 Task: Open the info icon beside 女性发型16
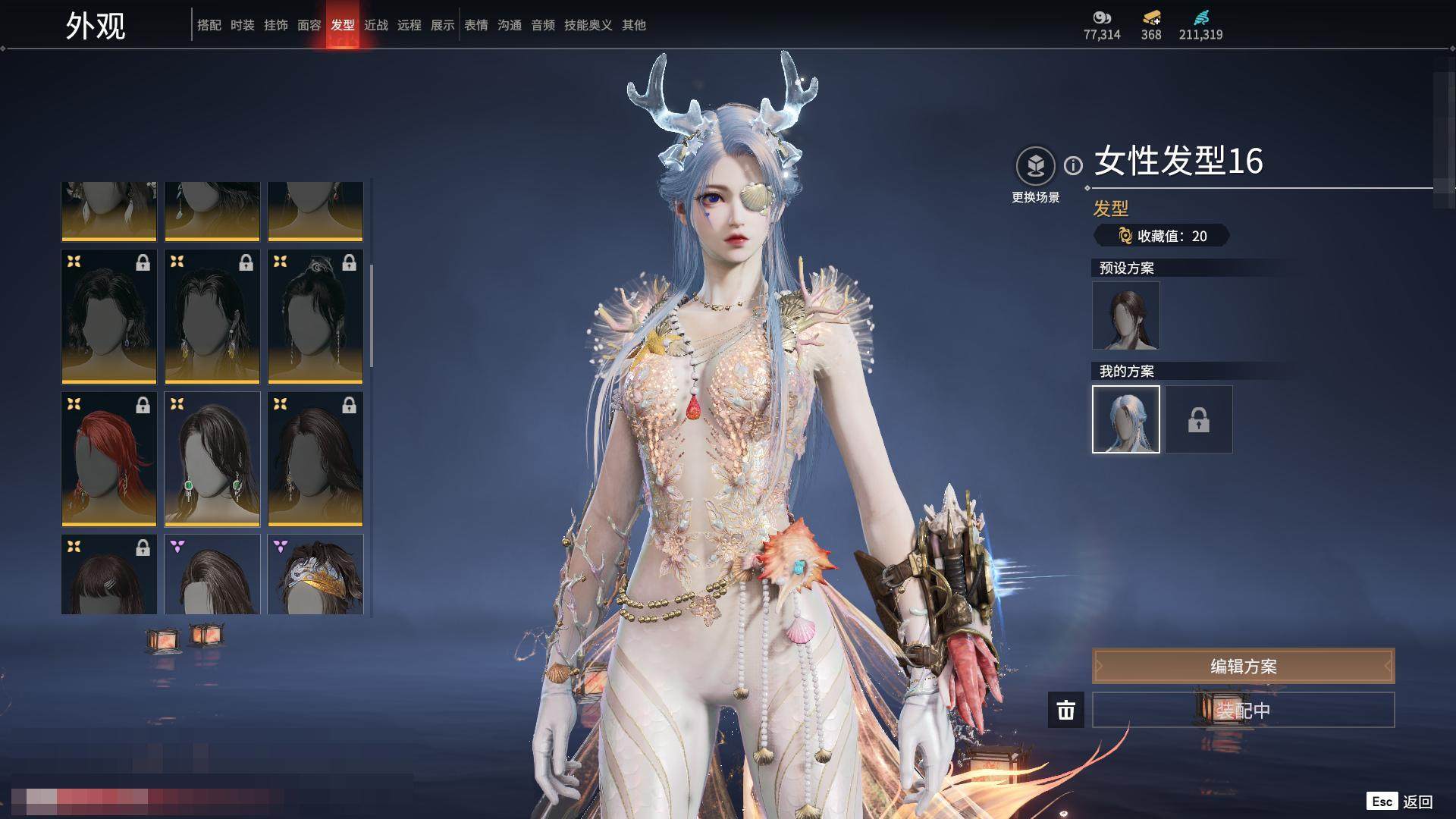pyautogui.click(x=1073, y=165)
